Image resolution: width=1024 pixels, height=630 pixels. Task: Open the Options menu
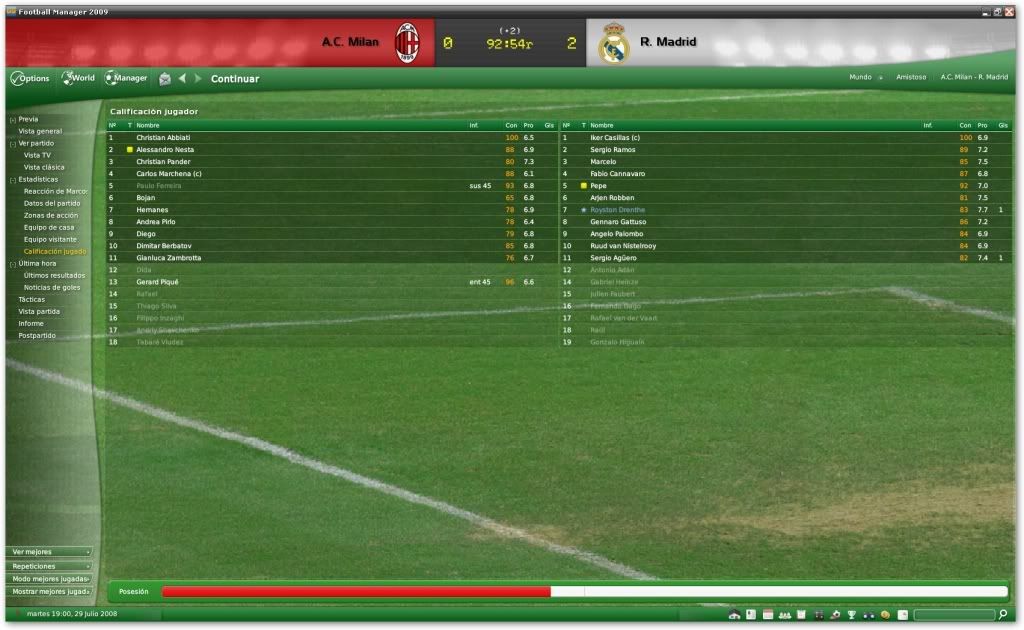pyautogui.click(x=30, y=79)
